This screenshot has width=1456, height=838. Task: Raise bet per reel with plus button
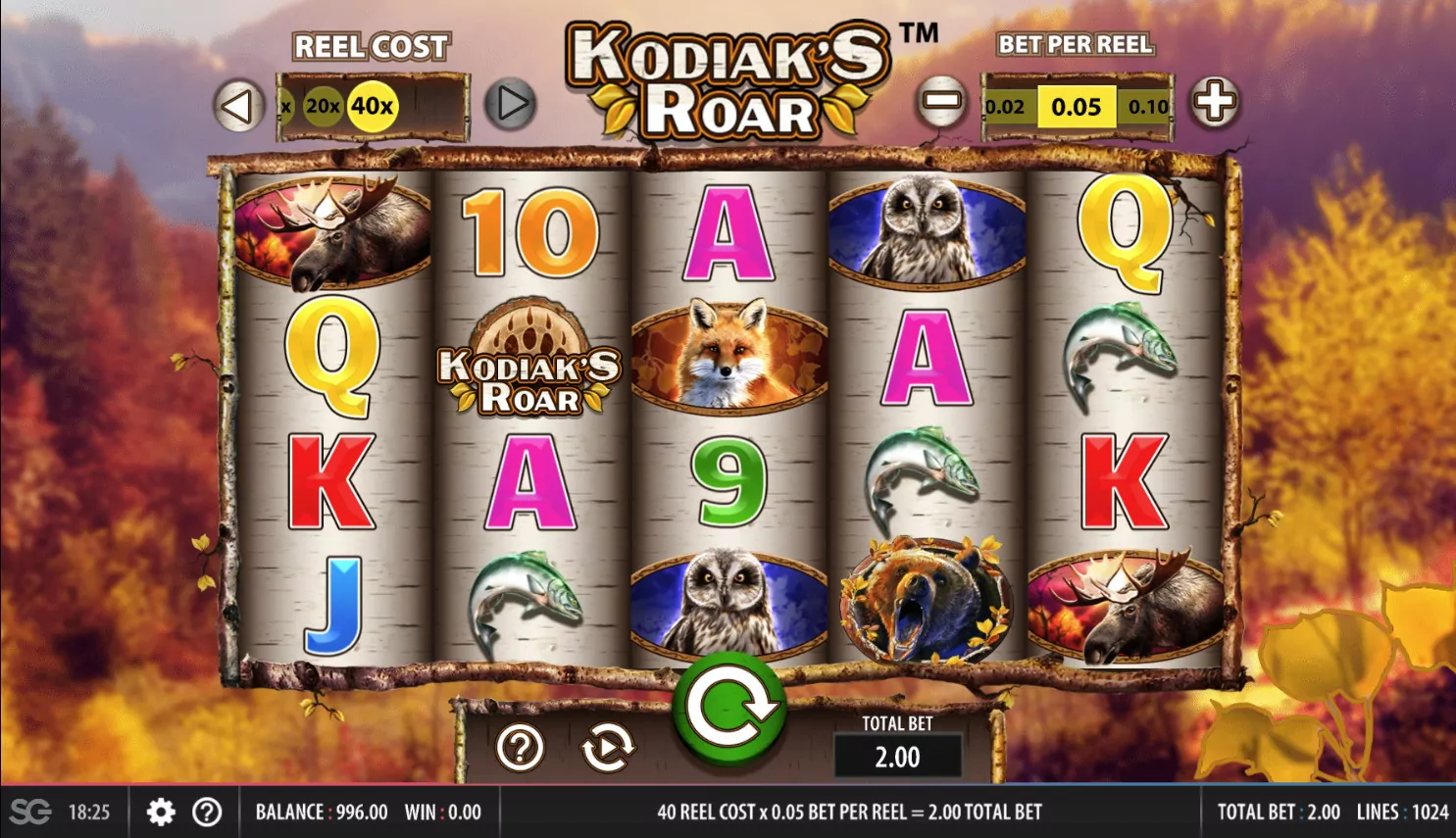click(x=1215, y=102)
